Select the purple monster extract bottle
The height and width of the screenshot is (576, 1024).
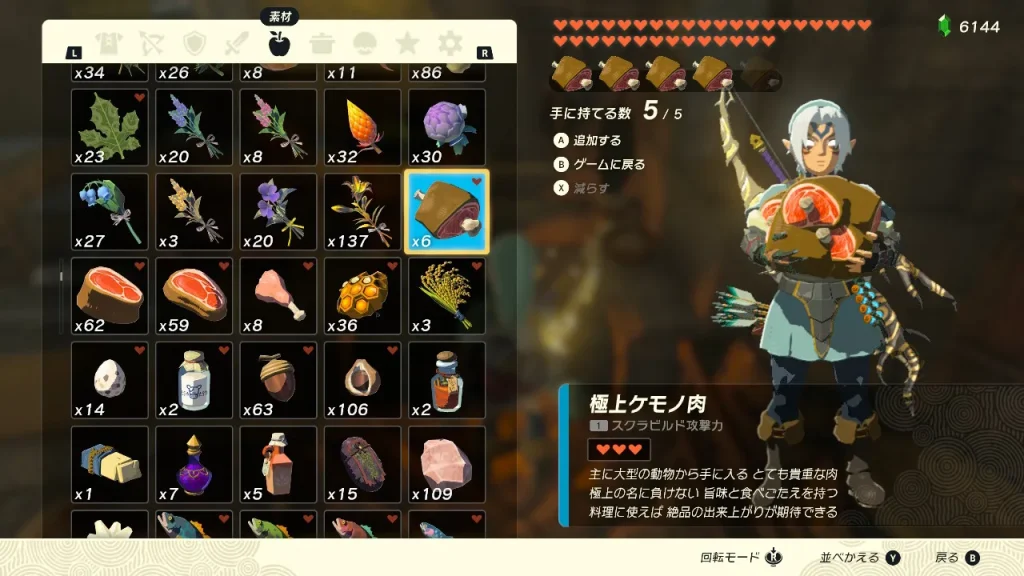(x=194, y=463)
